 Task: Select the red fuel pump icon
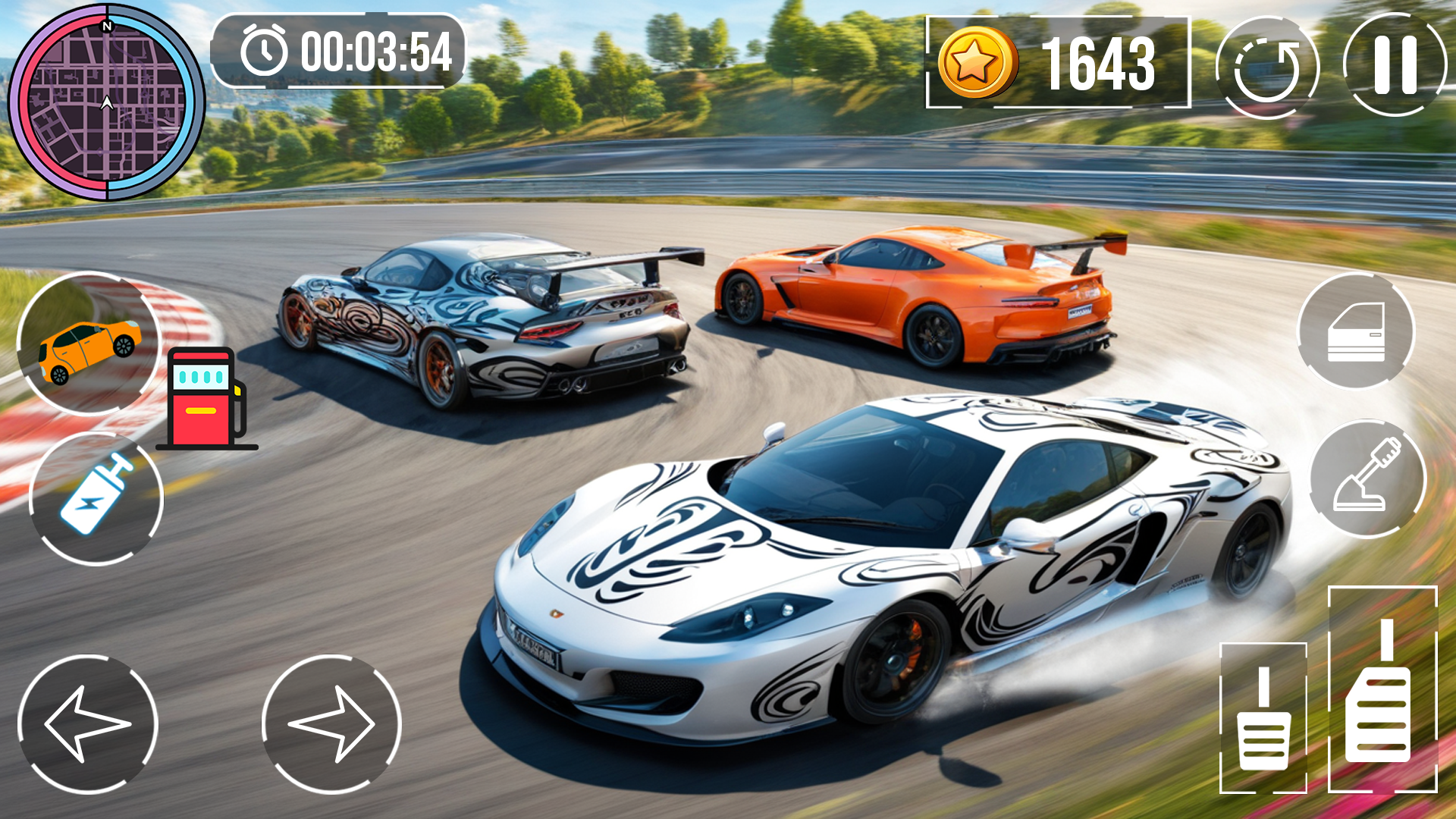[205, 398]
